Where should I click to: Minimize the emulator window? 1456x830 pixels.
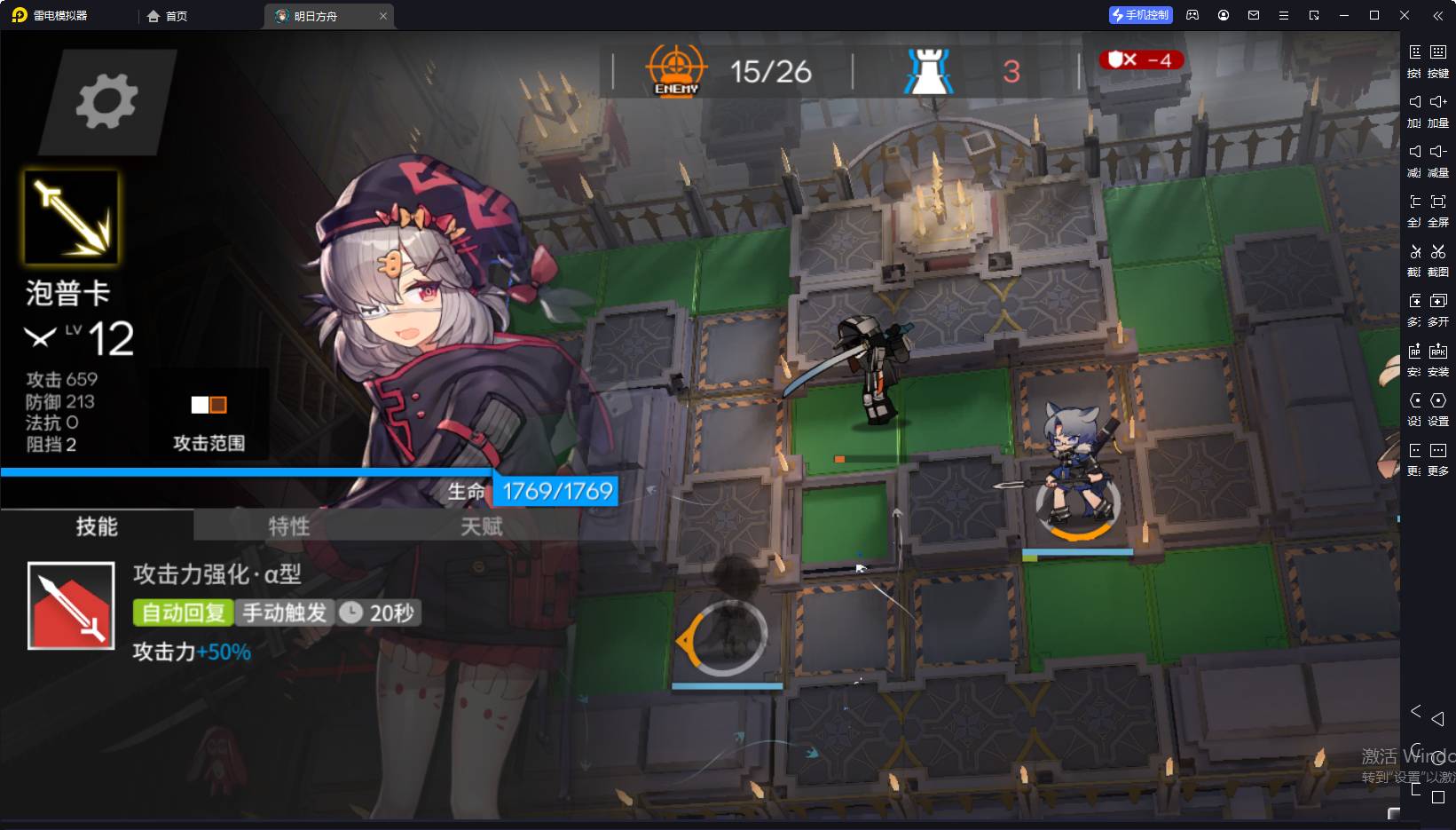click(x=1344, y=15)
